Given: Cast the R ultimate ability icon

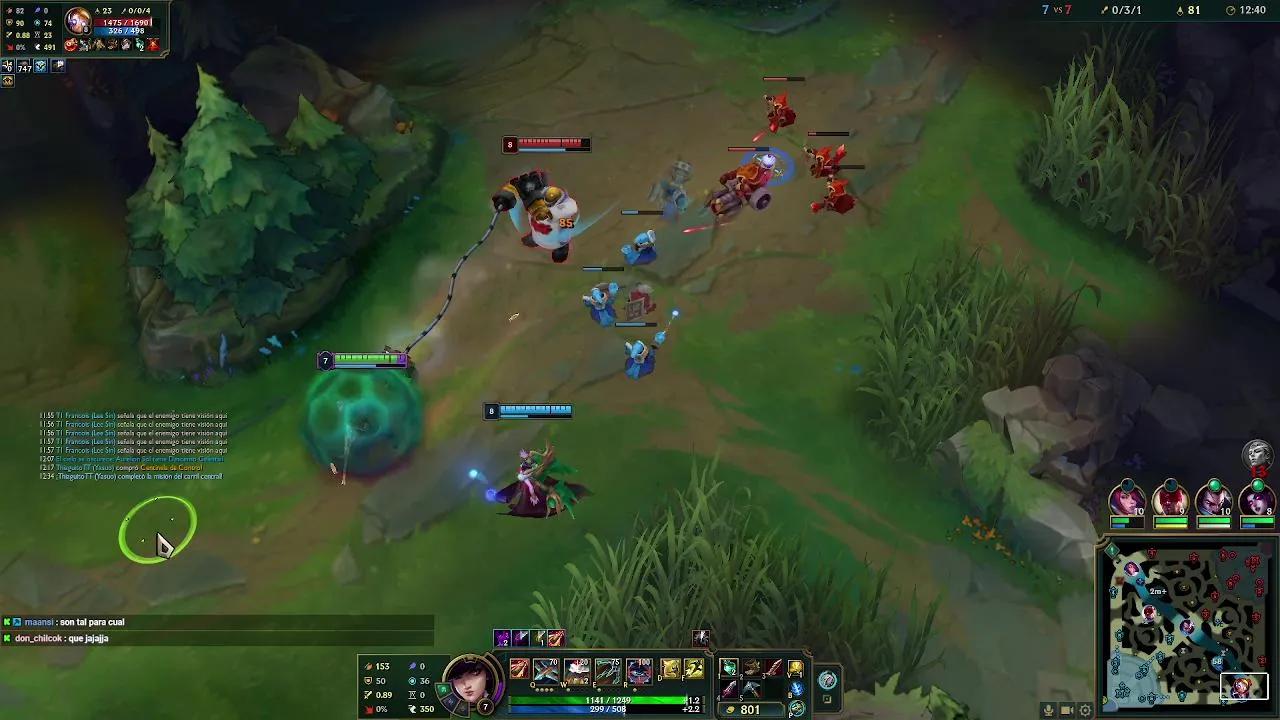Looking at the screenshot, I should 638,671.
